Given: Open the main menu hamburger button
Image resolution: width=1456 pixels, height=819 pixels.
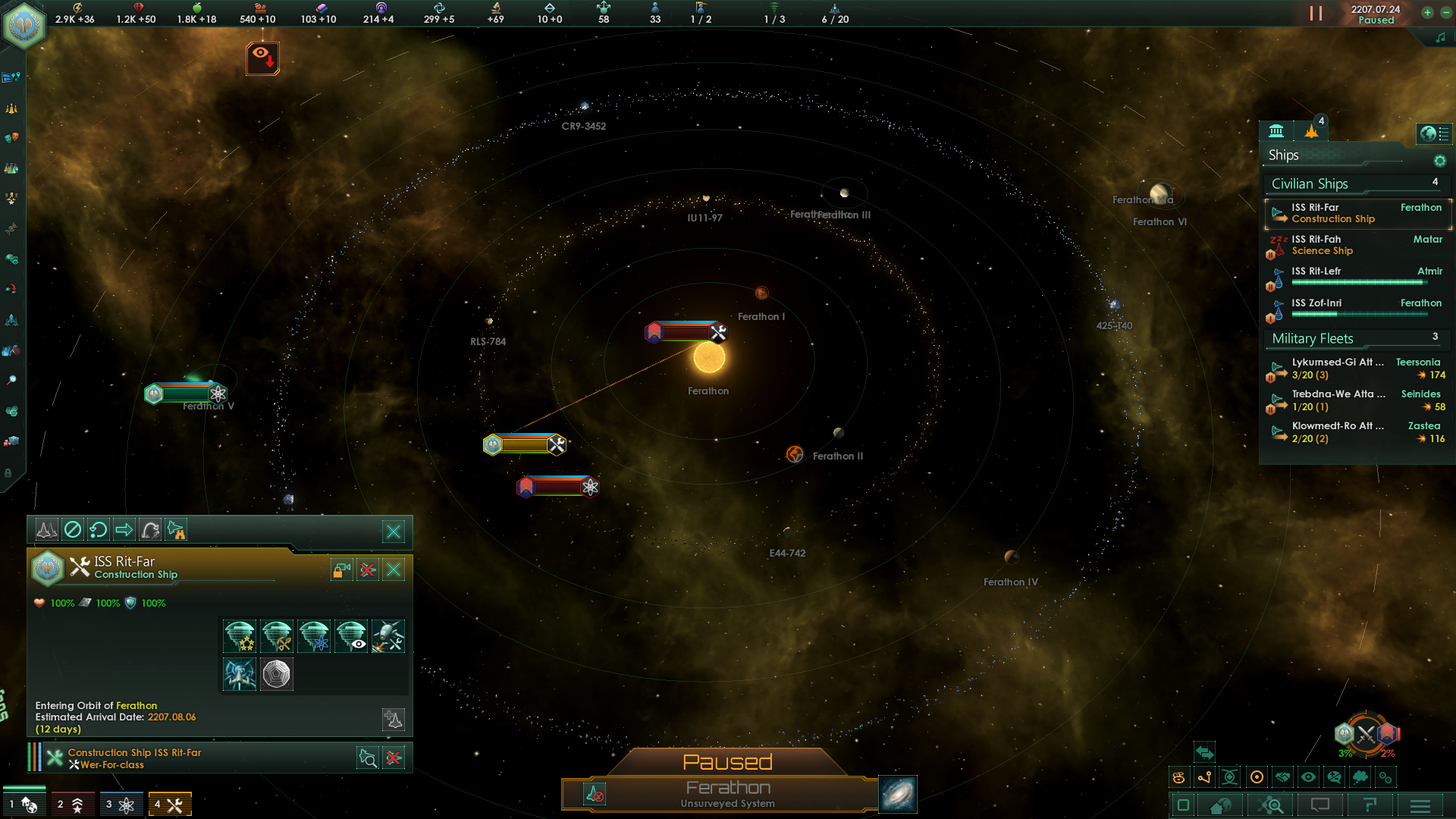Looking at the screenshot, I should (x=1420, y=805).
